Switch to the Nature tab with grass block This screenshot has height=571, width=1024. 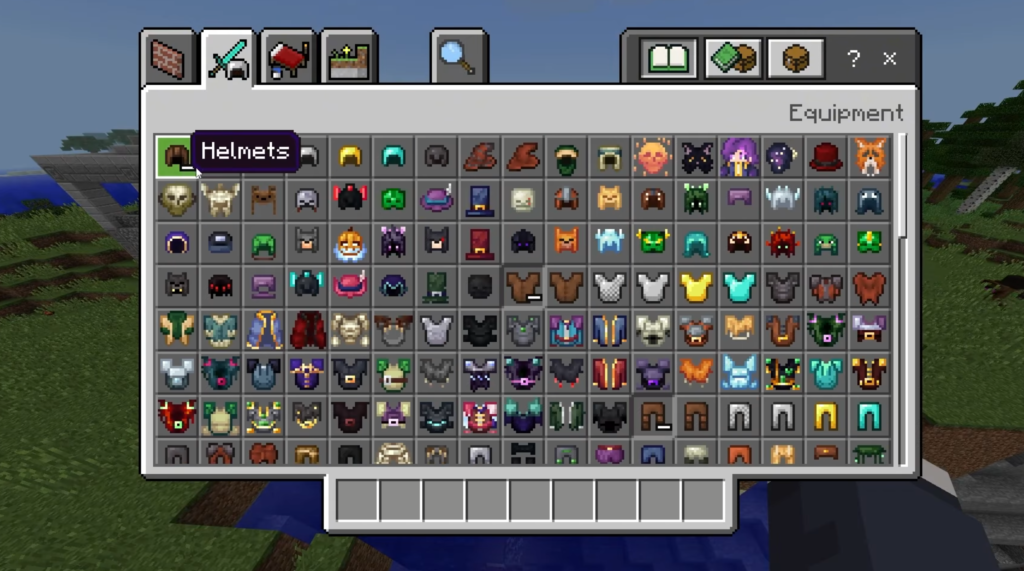349,59
